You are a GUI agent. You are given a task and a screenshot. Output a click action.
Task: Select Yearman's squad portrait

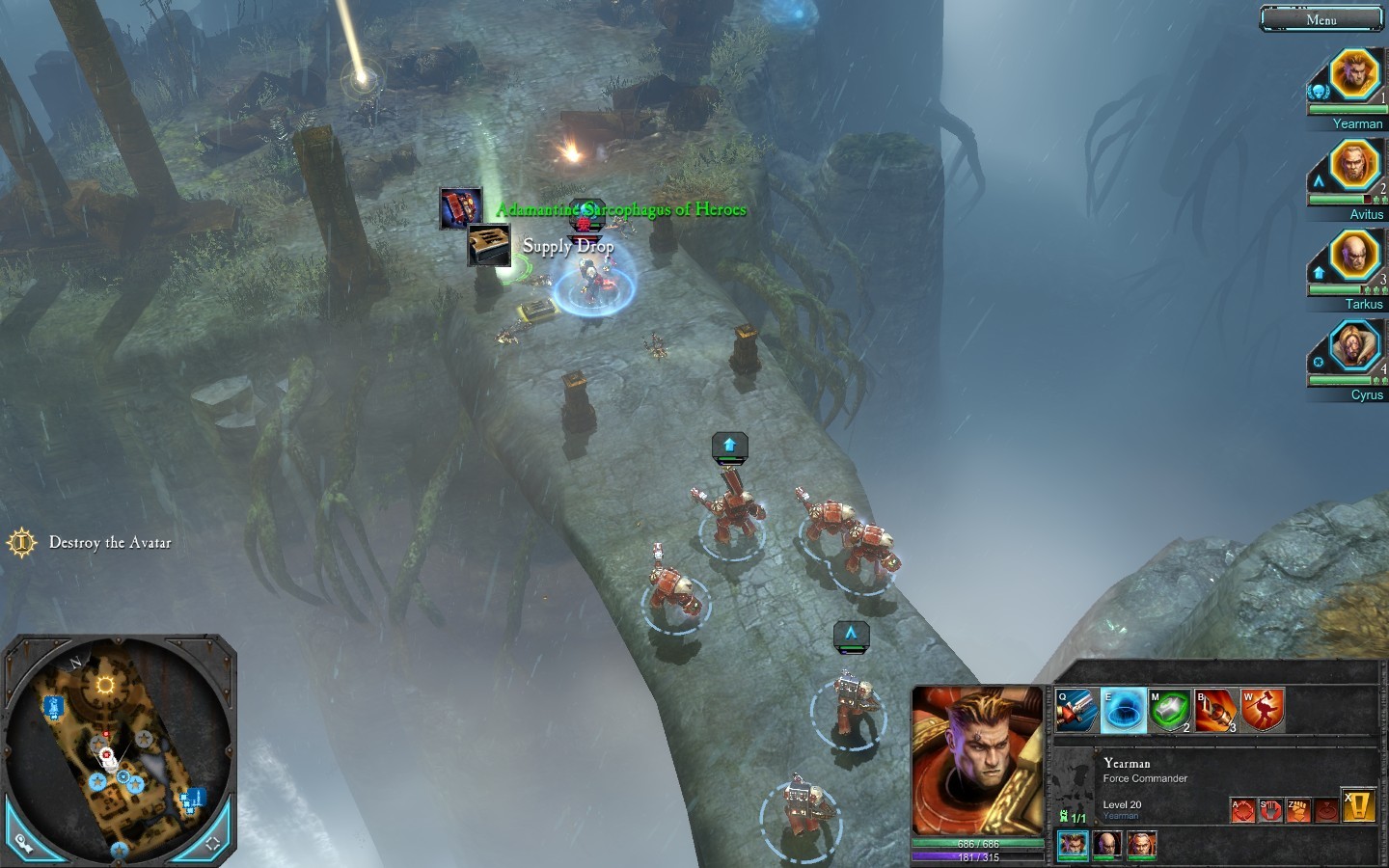[x=1353, y=75]
